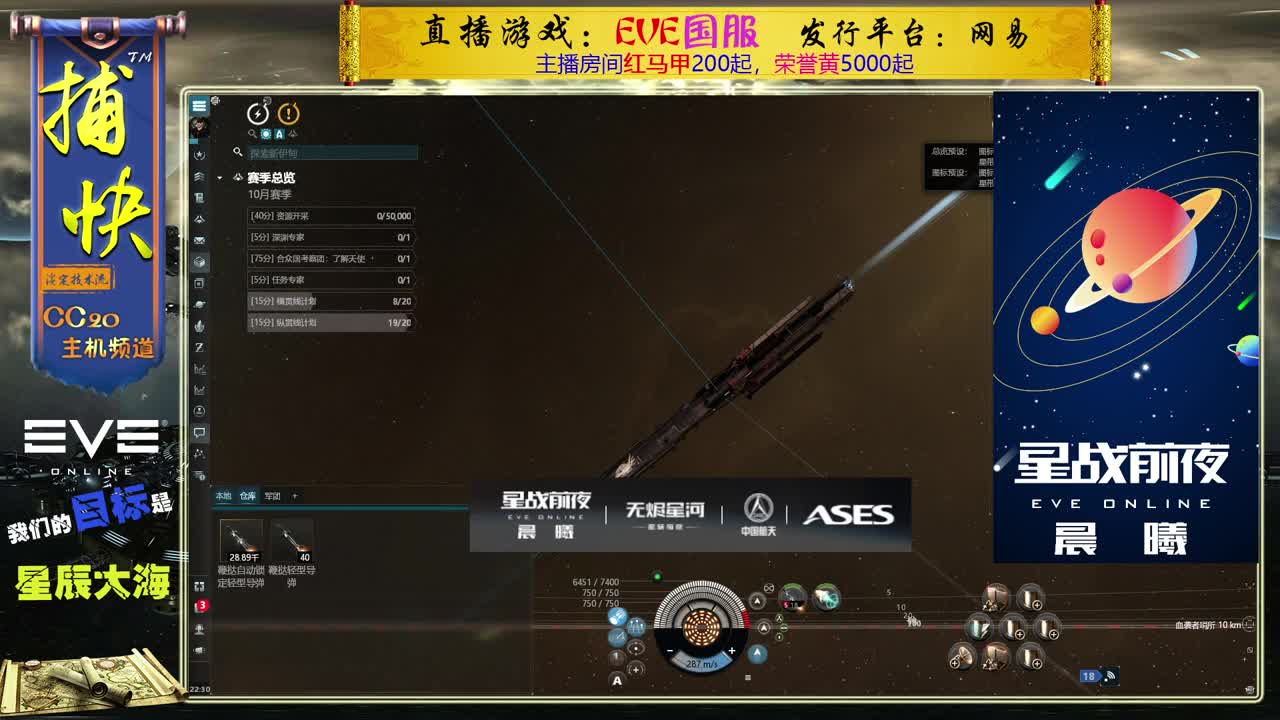Toggle the A filter beside the Agency search bar

pyautogui.click(x=280, y=134)
